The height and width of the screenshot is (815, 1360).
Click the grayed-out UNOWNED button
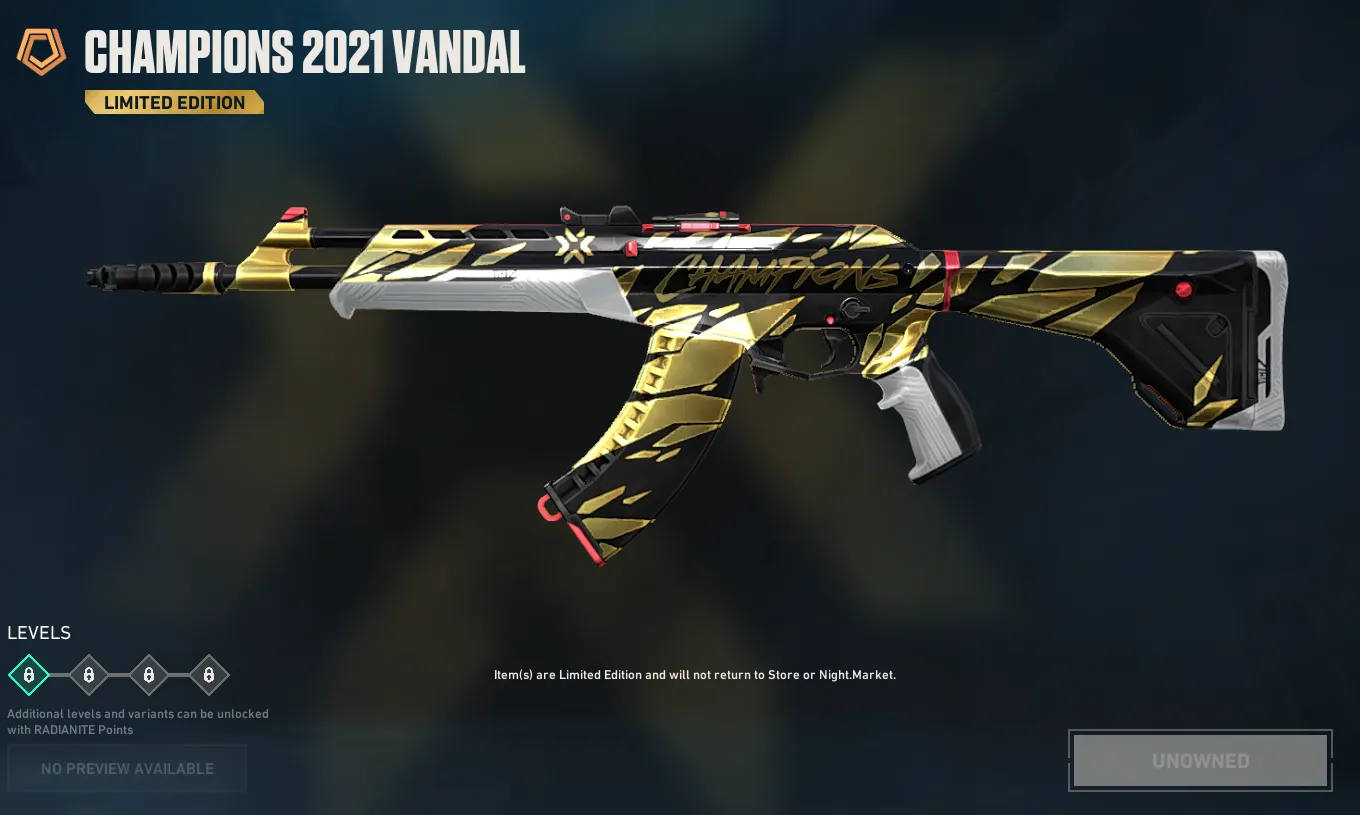pyautogui.click(x=1200, y=761)
